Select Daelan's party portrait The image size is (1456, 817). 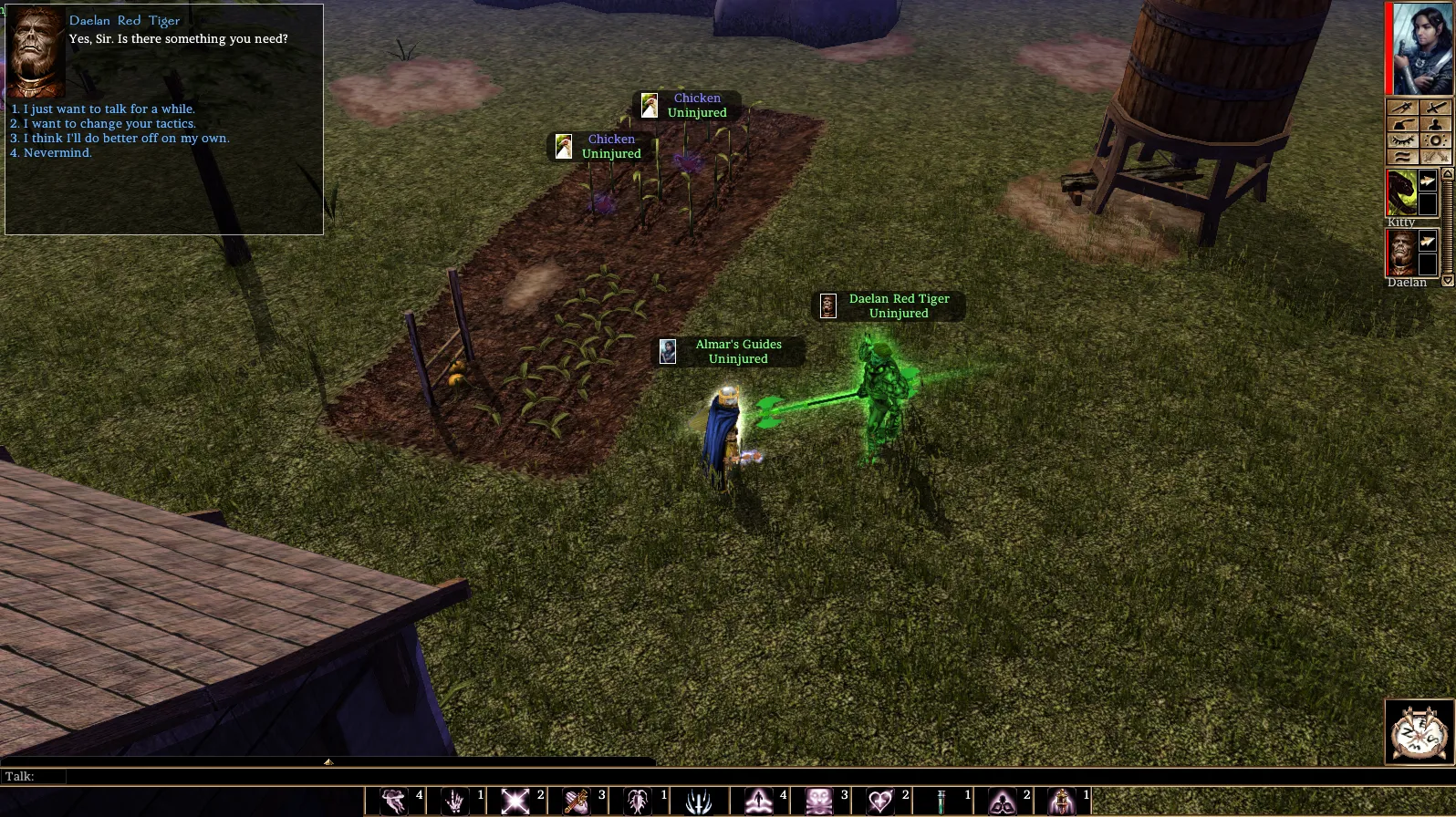[x=1401, y=253]
